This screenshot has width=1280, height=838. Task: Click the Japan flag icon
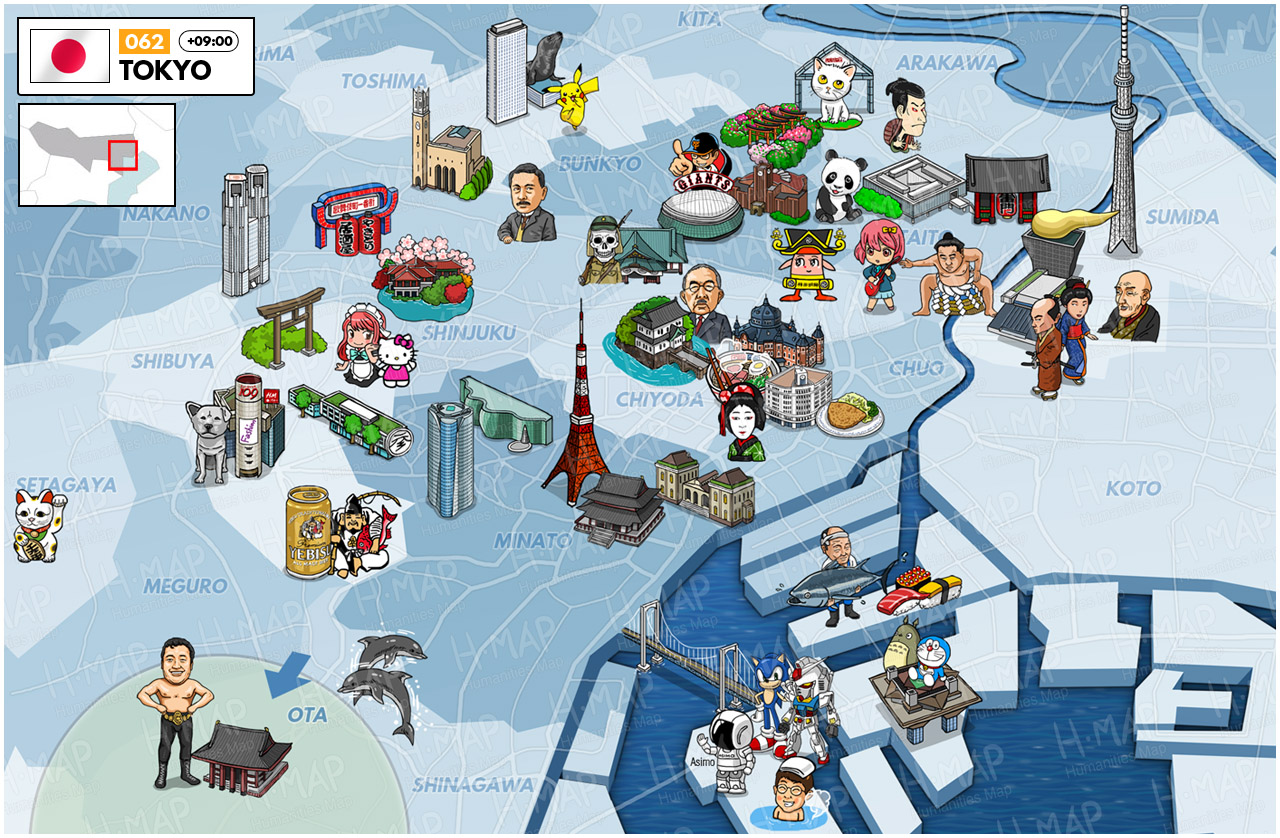[x=70, y=56]
